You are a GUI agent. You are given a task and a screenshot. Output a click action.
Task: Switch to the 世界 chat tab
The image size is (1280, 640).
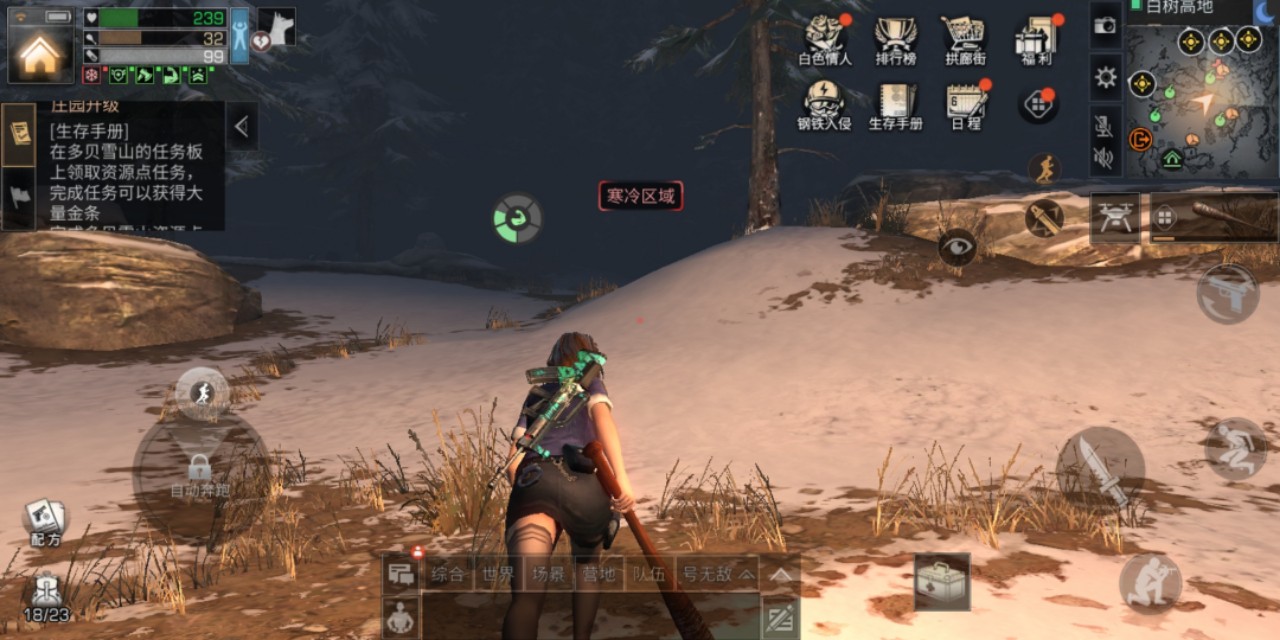[x=497, y=574]
